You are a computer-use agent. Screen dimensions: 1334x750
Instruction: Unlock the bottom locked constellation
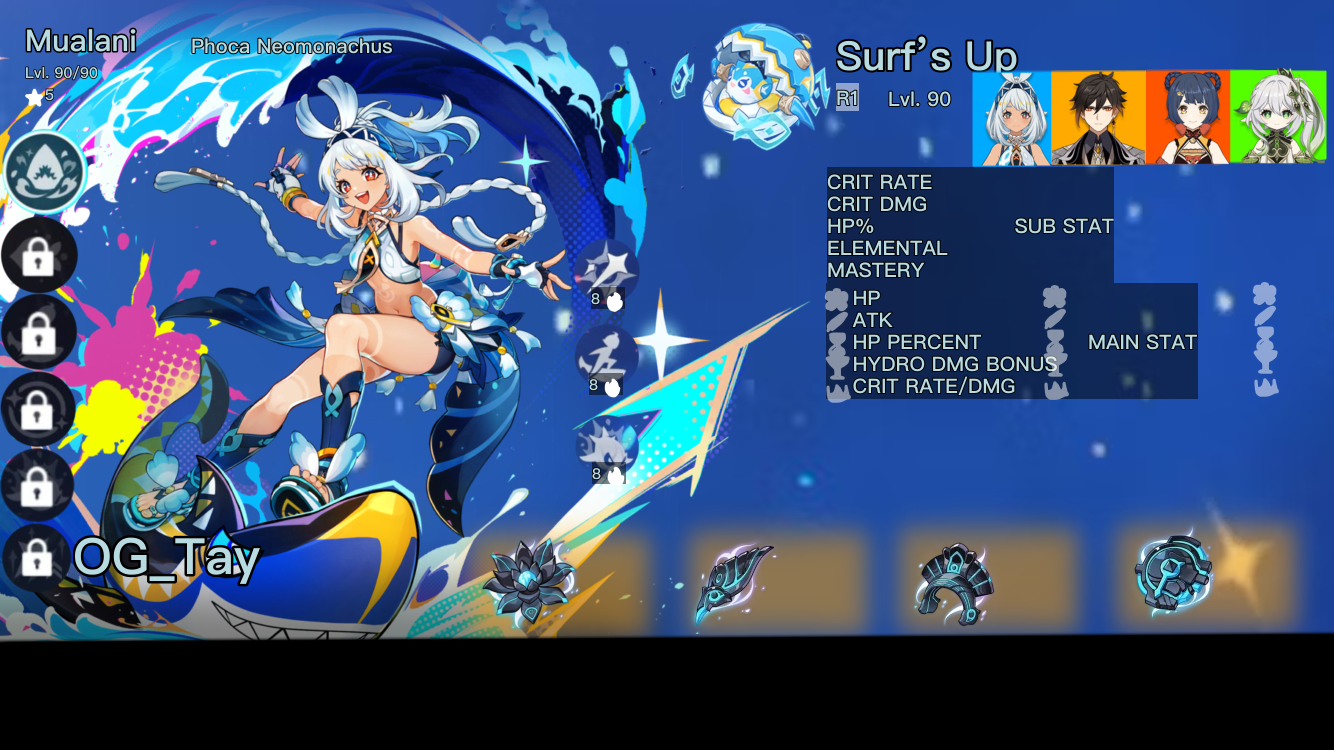(x=38, y=556)
